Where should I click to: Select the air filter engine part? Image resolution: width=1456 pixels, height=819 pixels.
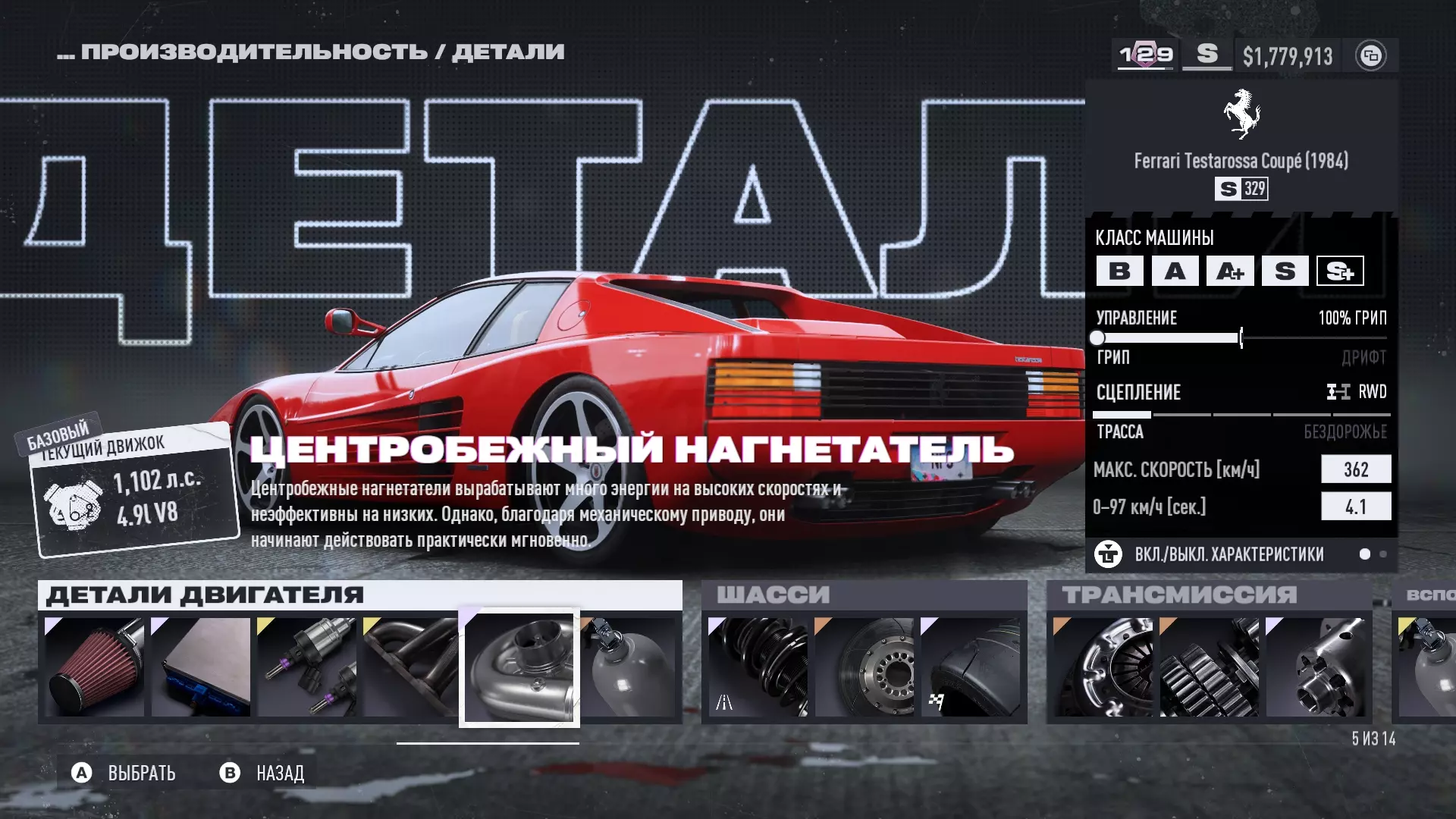(x=95, y=667)
